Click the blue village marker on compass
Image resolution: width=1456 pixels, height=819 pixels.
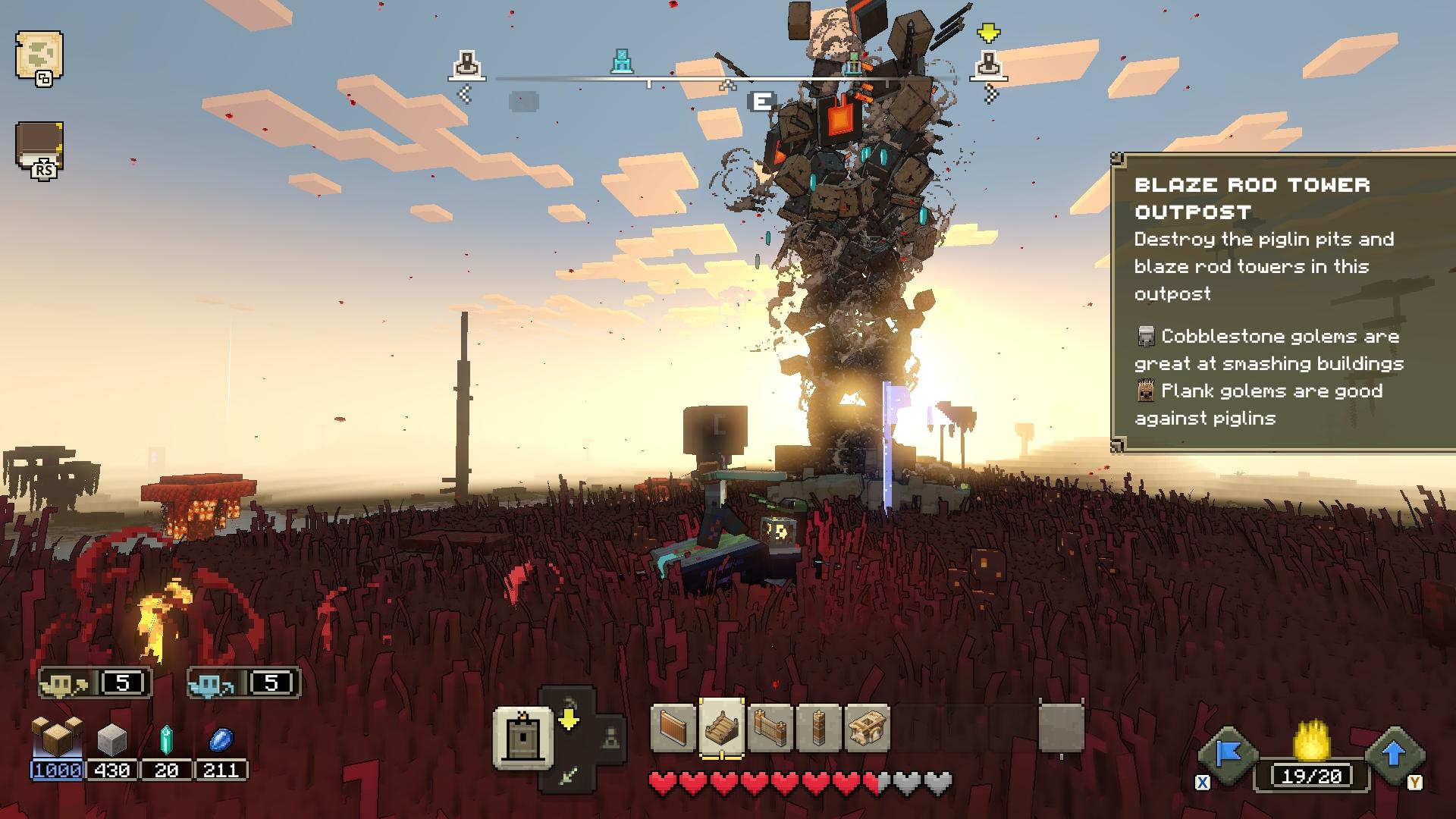[x=622, y=62]
